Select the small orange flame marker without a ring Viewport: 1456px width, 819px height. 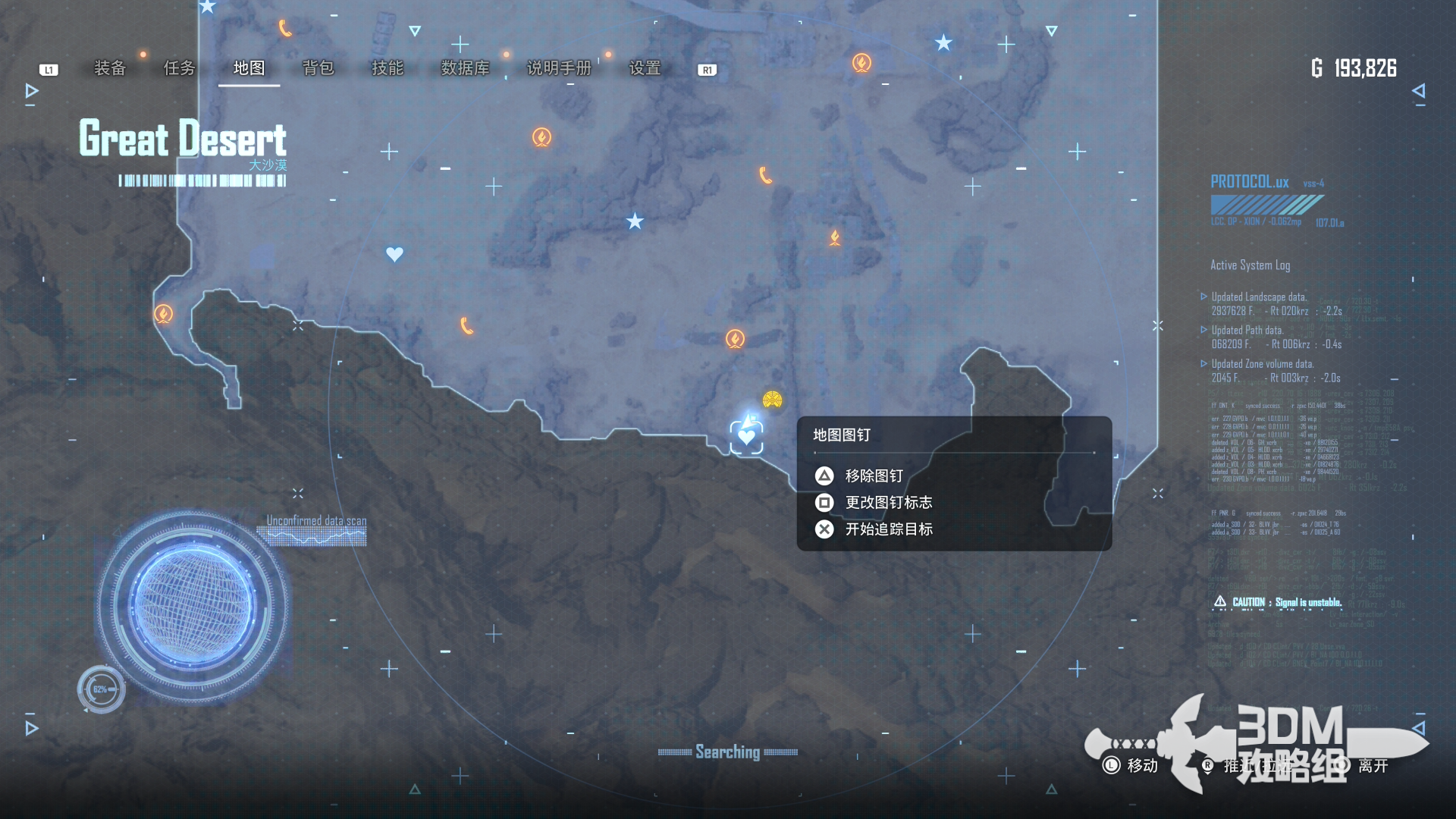click(x=834, y=238)
